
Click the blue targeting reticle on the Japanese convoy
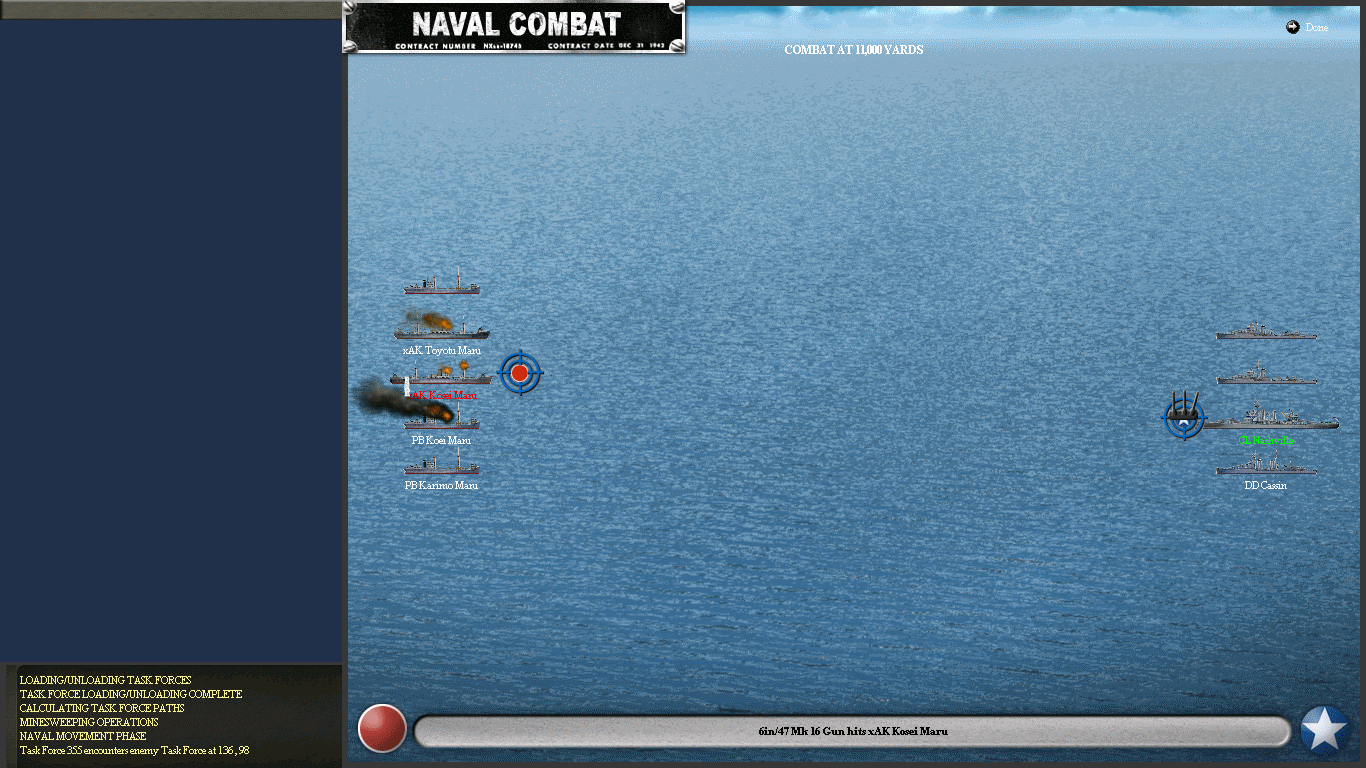click(520, 373)
